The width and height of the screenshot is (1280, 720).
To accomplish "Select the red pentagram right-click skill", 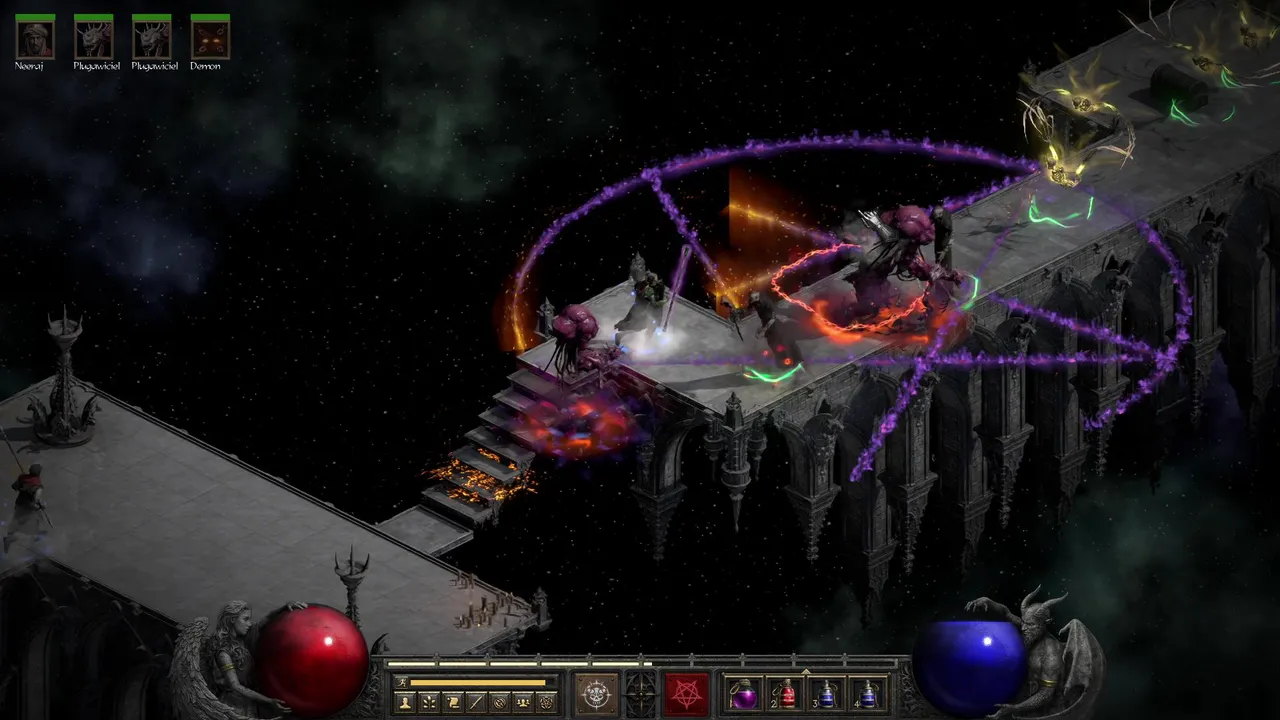I will (687, 693).
